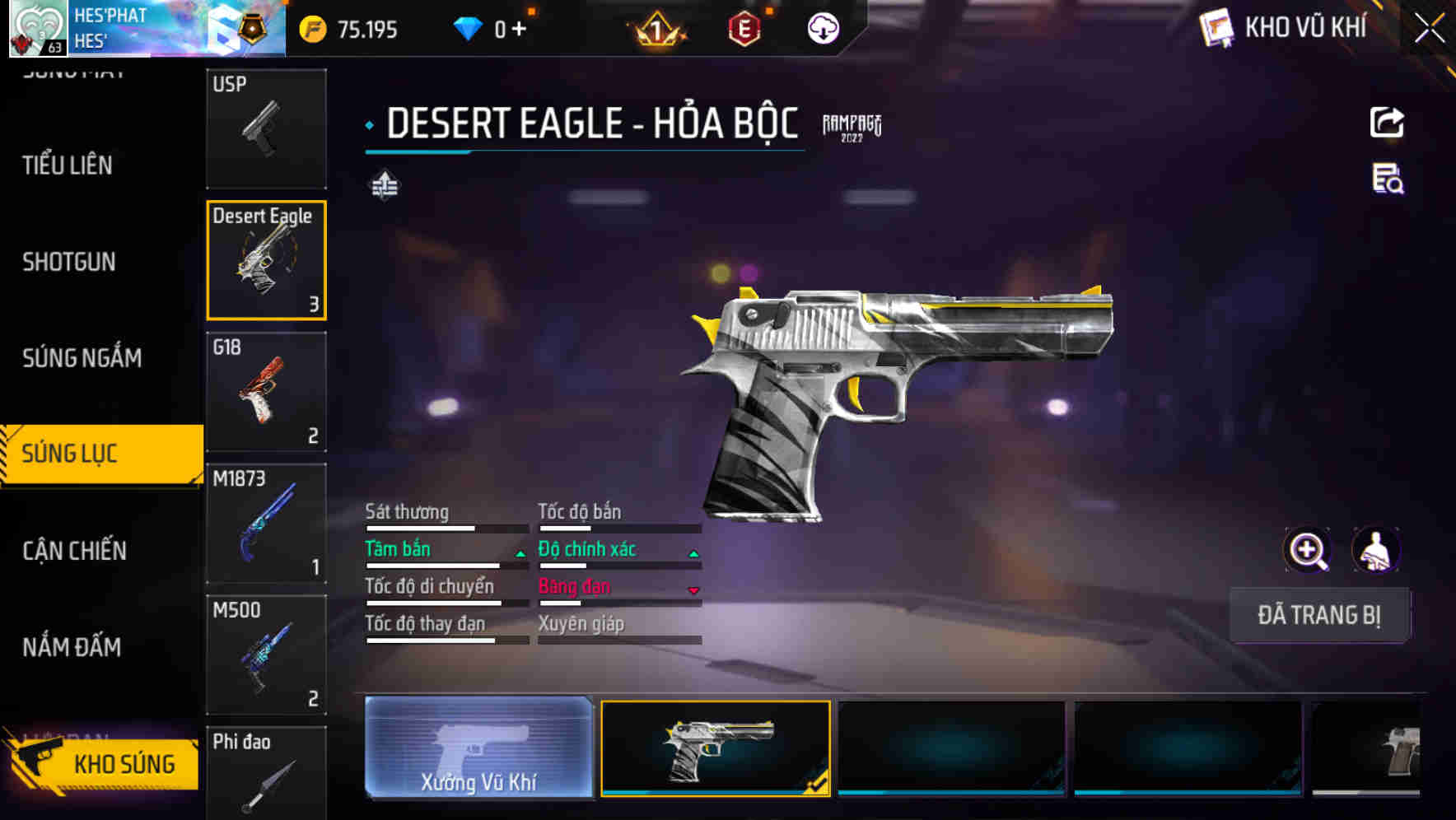Preview the skin on character icon
The width and height of the screenshot is (1456, 820).
pos(1375,550)
